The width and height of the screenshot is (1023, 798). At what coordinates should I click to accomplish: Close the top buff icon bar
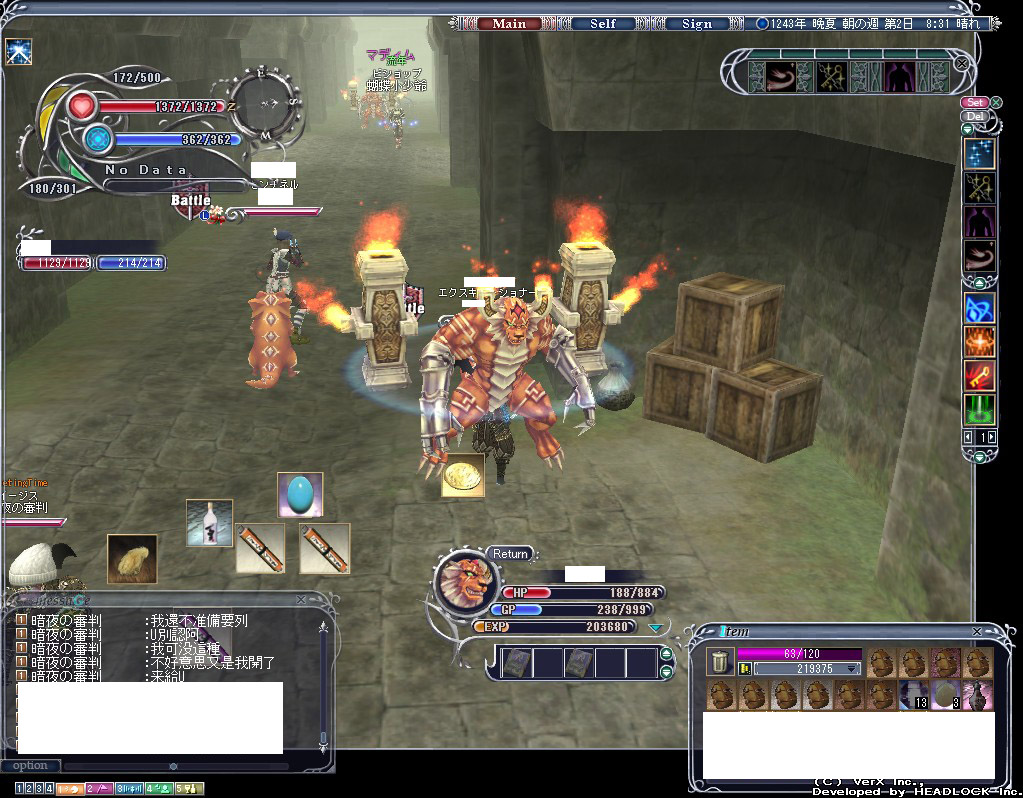coord(961,63)
